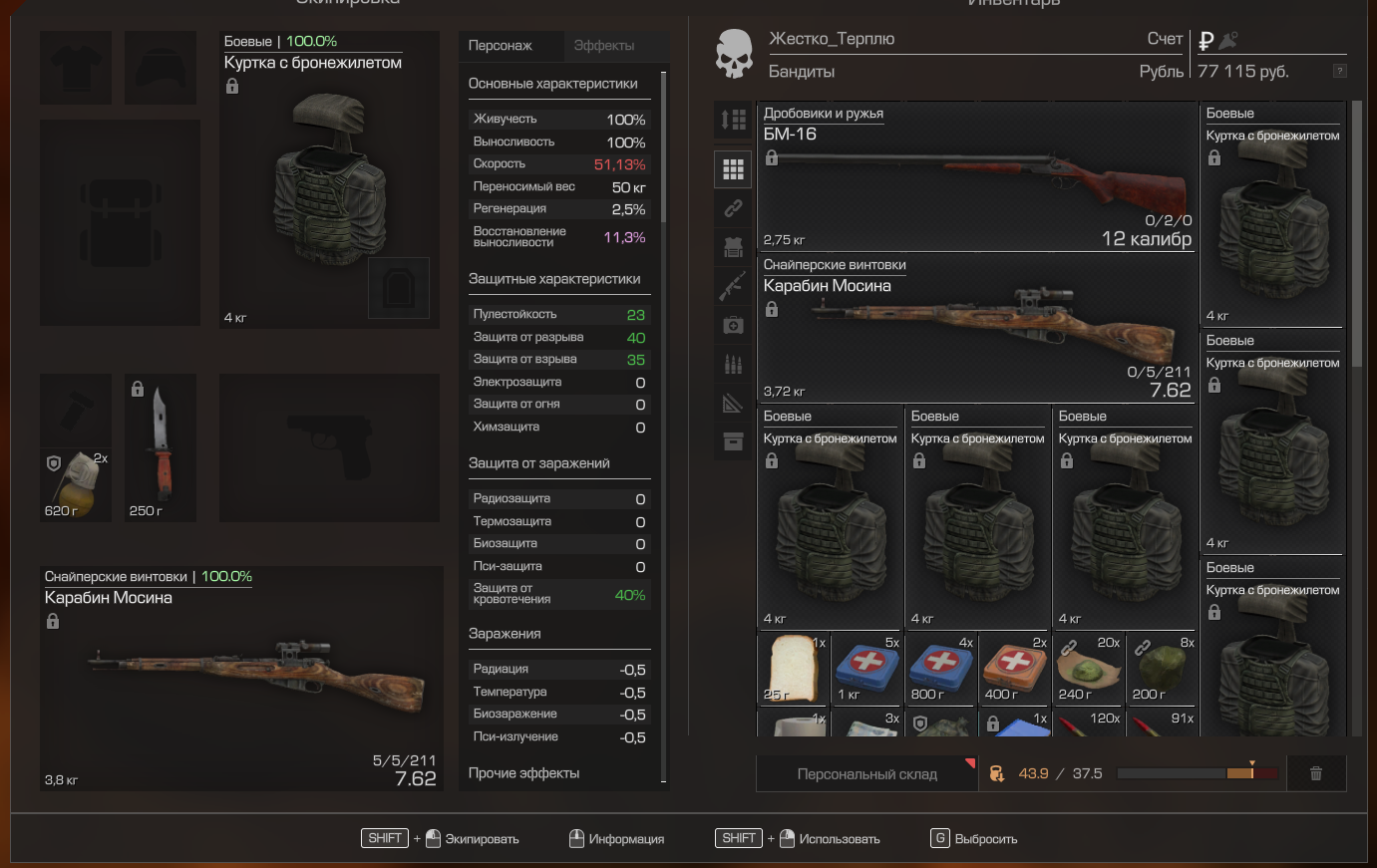
Task: Filter inventory by ammunition bullets category
Action: pyautogui.click(x=733, y=364)
